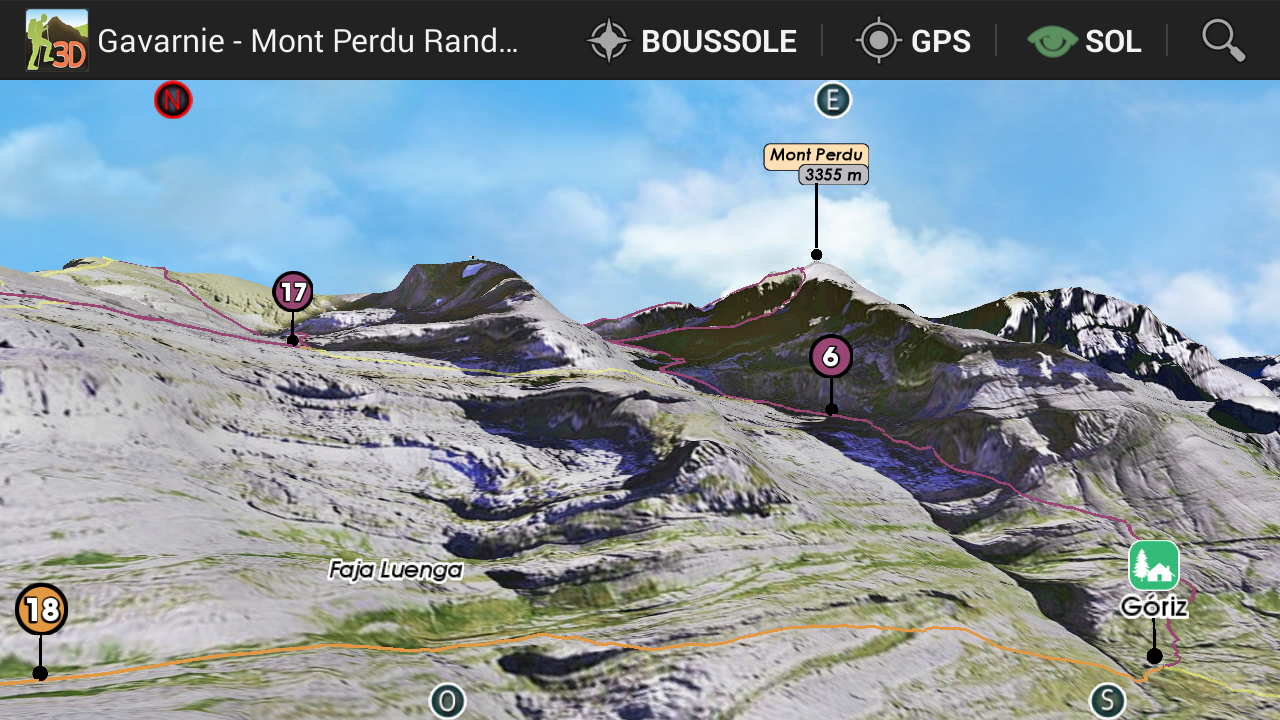The image size is (1280, 720).
Task: Select waypoint marker 17
Action: pos(293,293)
